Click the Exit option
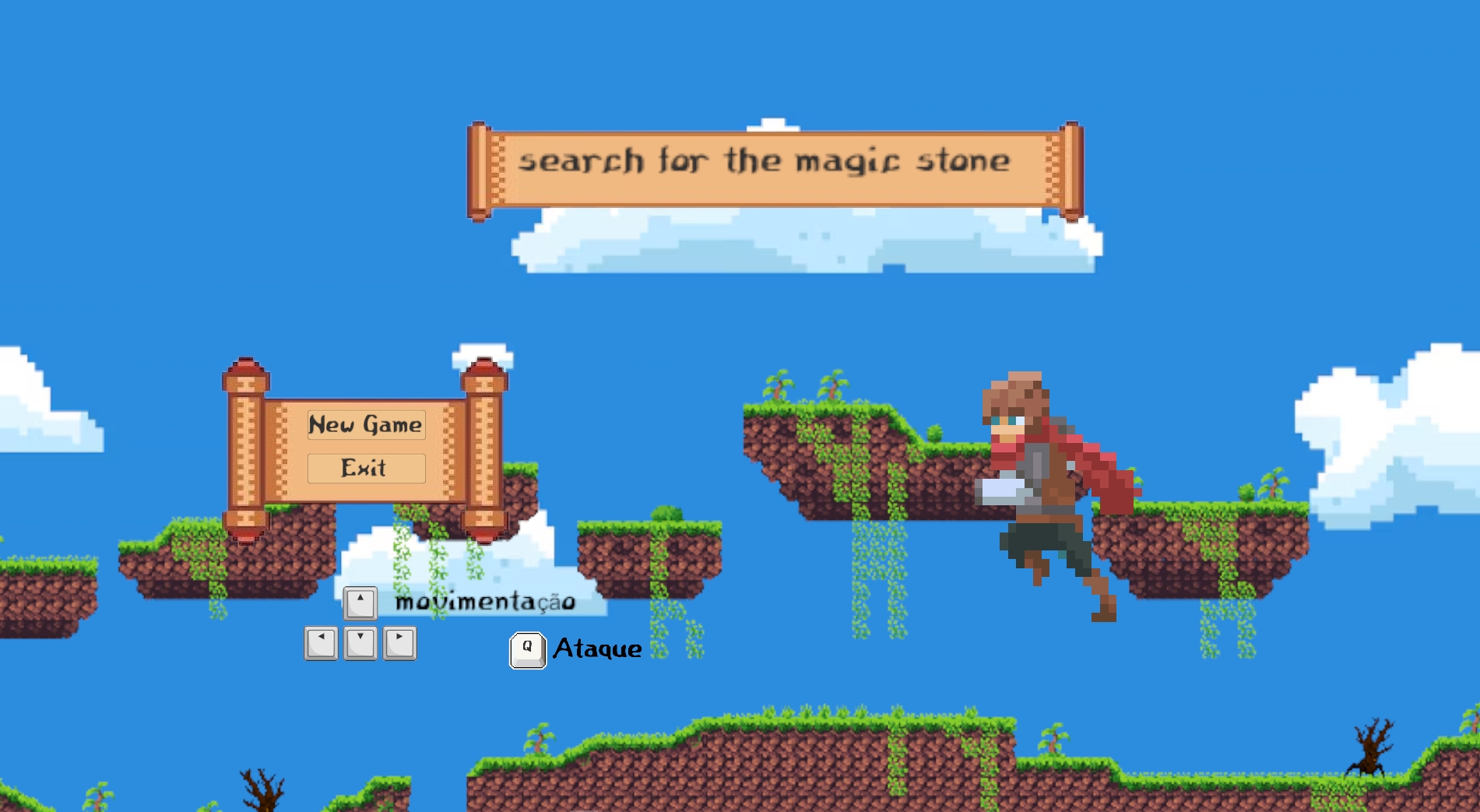Screen dimensions: 1480x812 (x=366, y=468)
